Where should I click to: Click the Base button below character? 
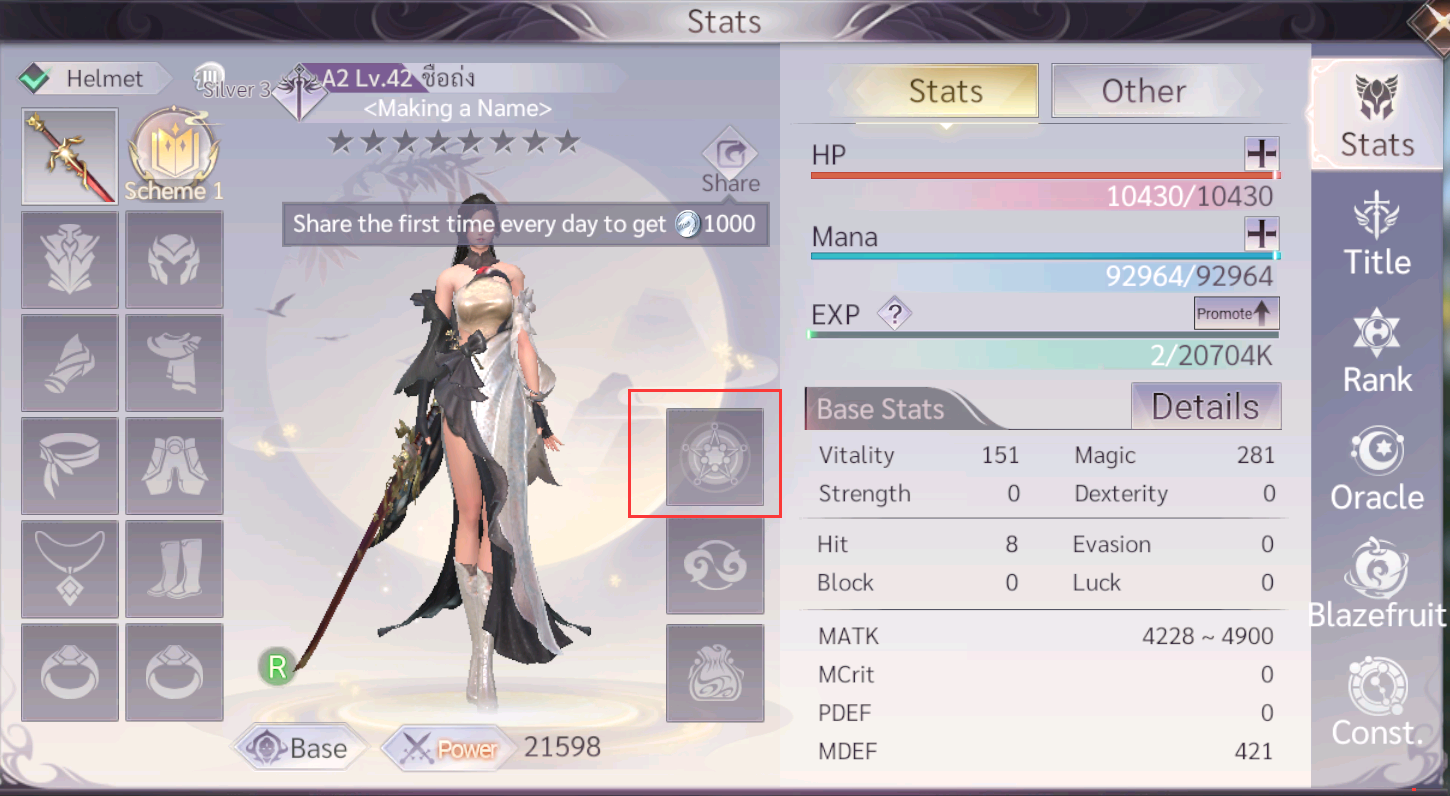pos(301,748)
